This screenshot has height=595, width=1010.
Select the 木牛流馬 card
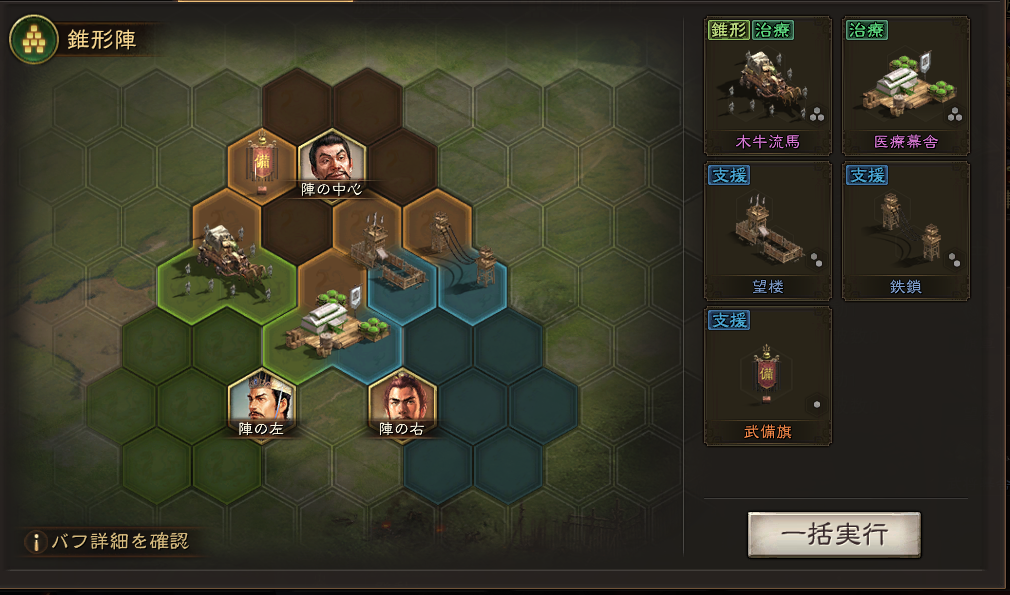pos(768,86)
